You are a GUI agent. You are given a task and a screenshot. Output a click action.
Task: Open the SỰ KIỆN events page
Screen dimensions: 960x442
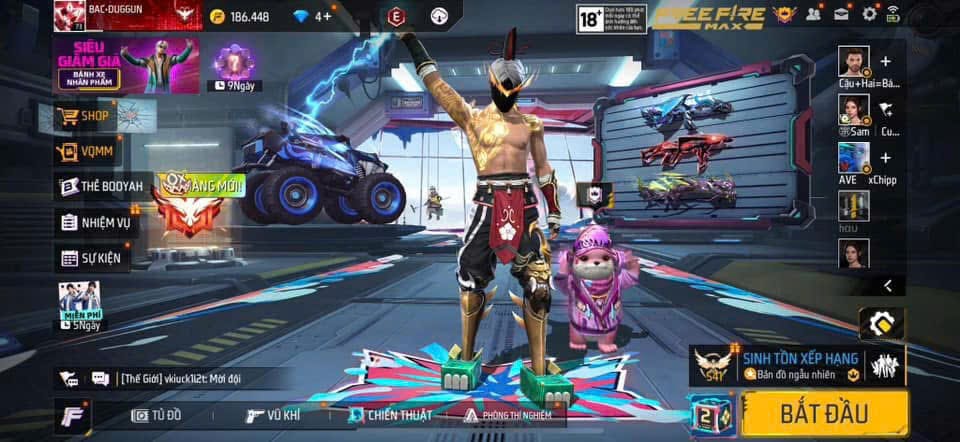tap(94, 258)
